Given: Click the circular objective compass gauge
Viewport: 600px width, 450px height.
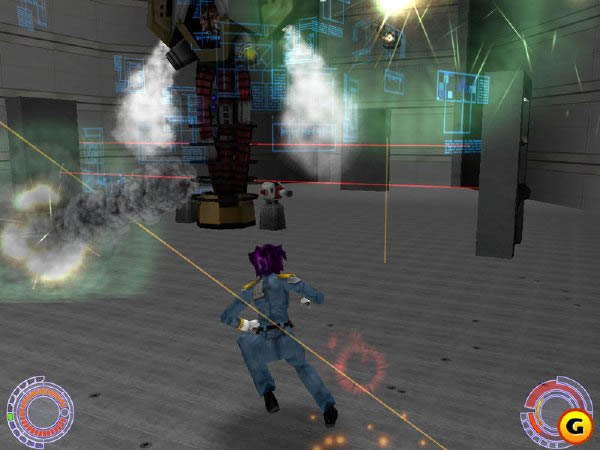Looking at the screenshot, I should (x=40, y=410).
